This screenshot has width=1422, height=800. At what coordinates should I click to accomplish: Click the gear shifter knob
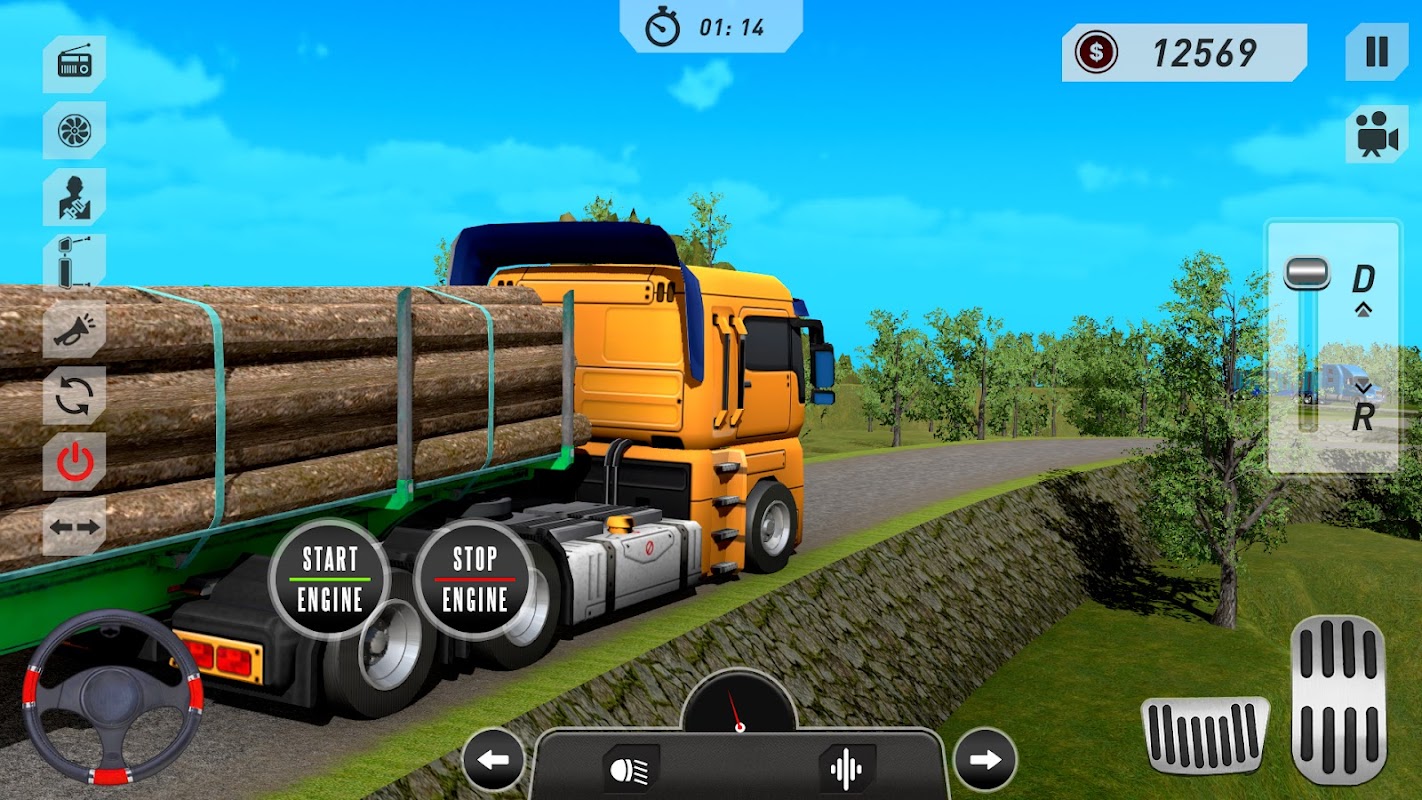[1307, 273]
